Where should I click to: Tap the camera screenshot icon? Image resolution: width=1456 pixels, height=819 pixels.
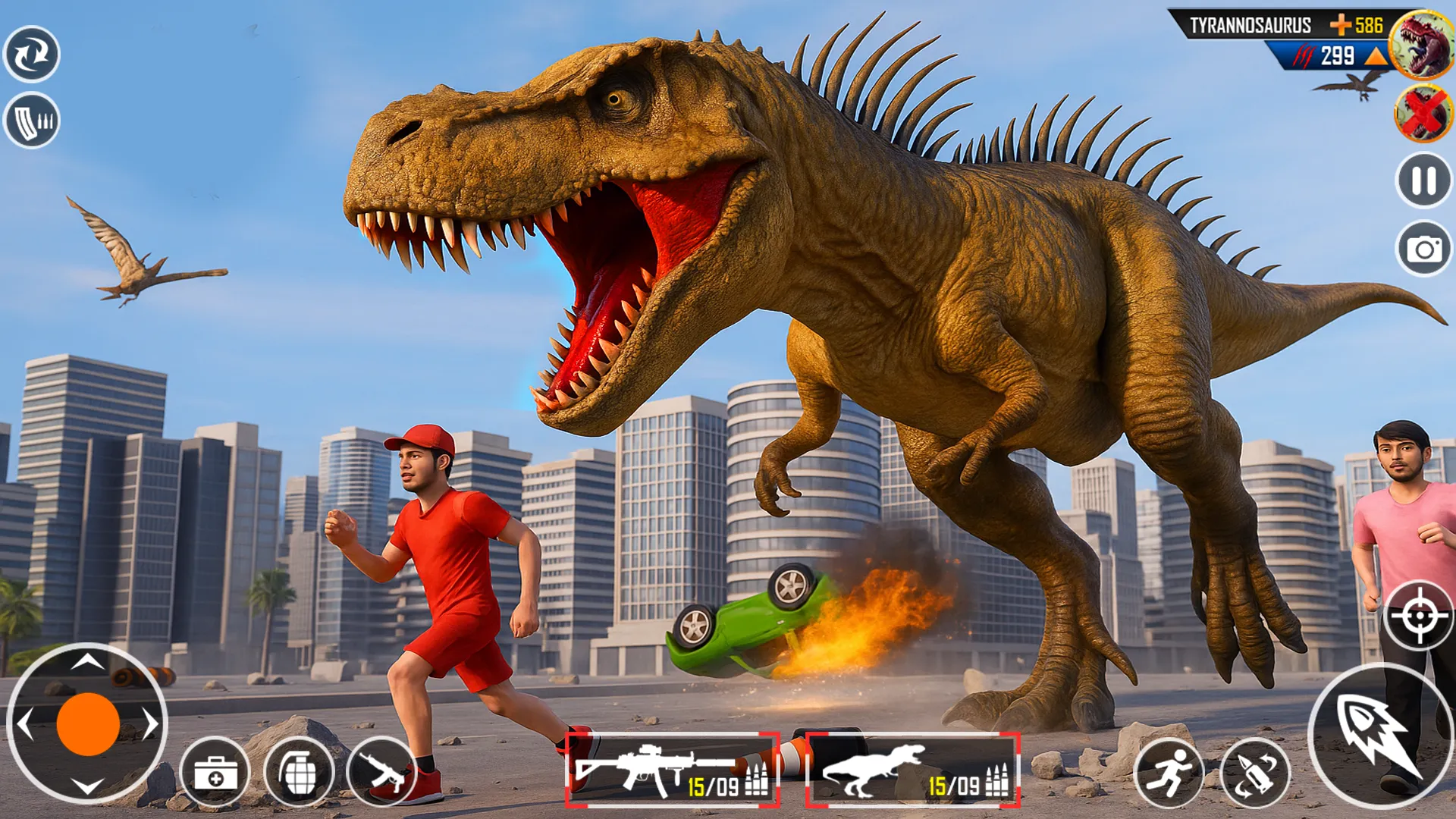tap(1422, 246)
